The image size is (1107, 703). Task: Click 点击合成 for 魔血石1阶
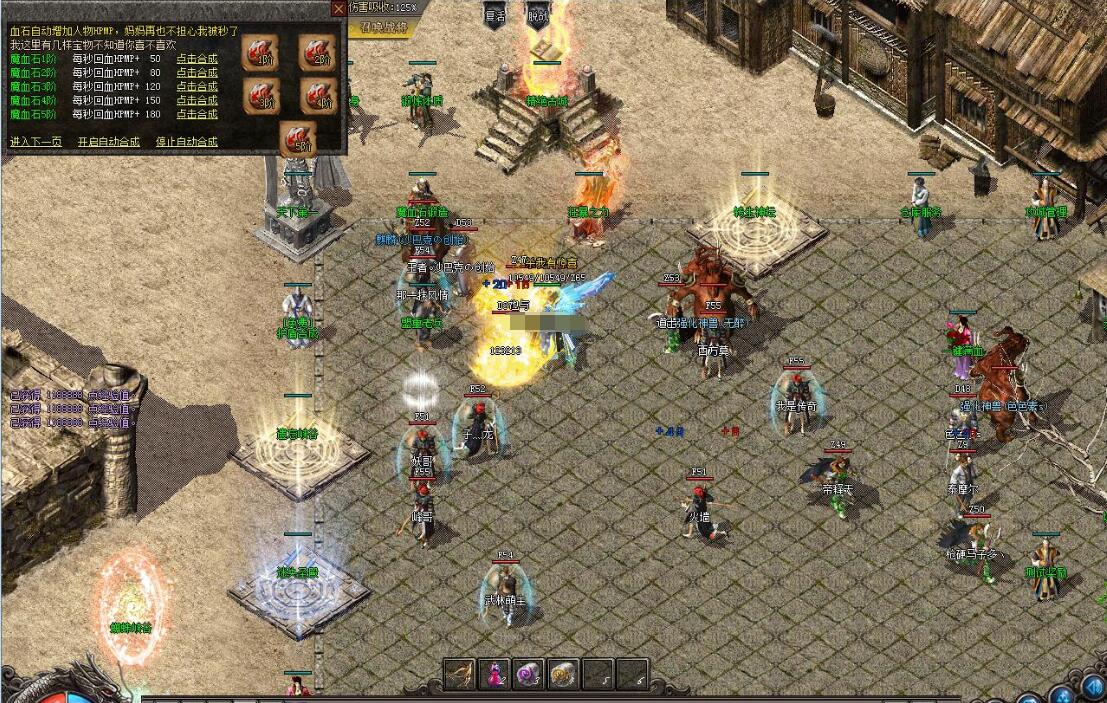pyautogui.click(x=197, y=58)
